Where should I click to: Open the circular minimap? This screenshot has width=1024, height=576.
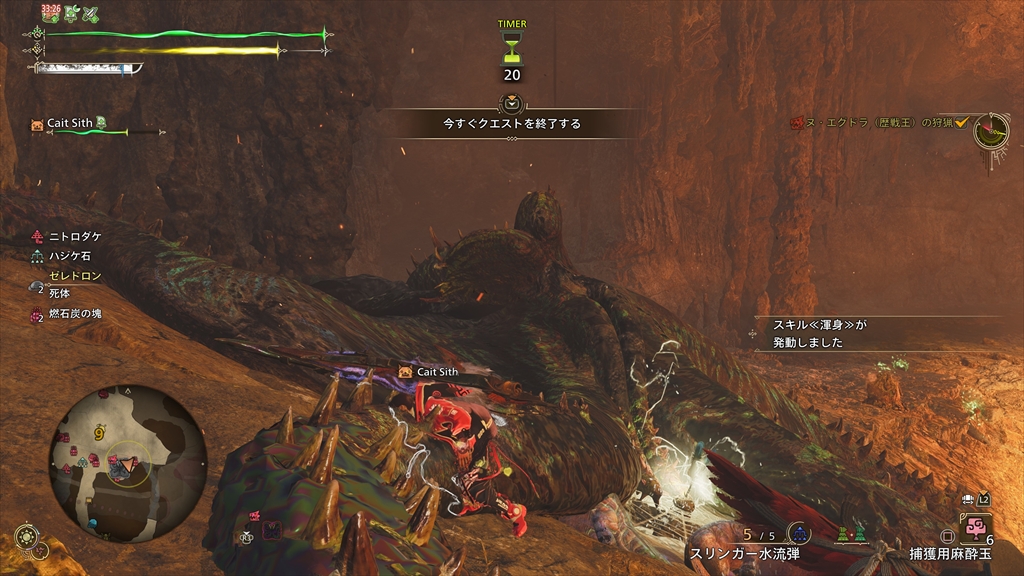pos(127,464)
